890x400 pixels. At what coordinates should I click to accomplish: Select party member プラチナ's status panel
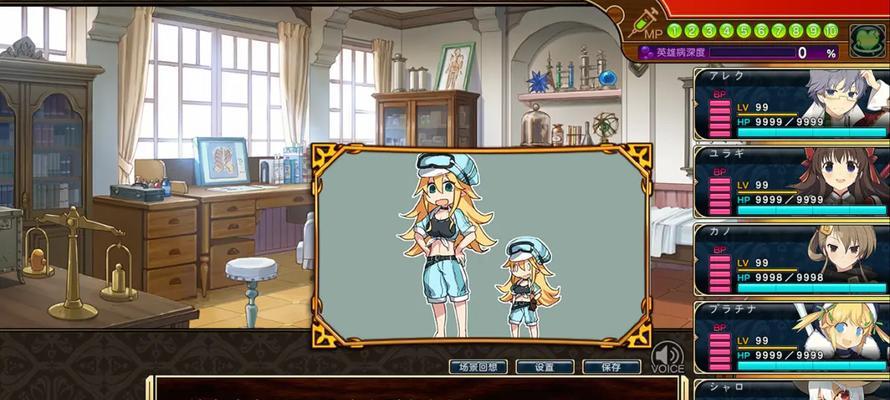tap(791, 337)
